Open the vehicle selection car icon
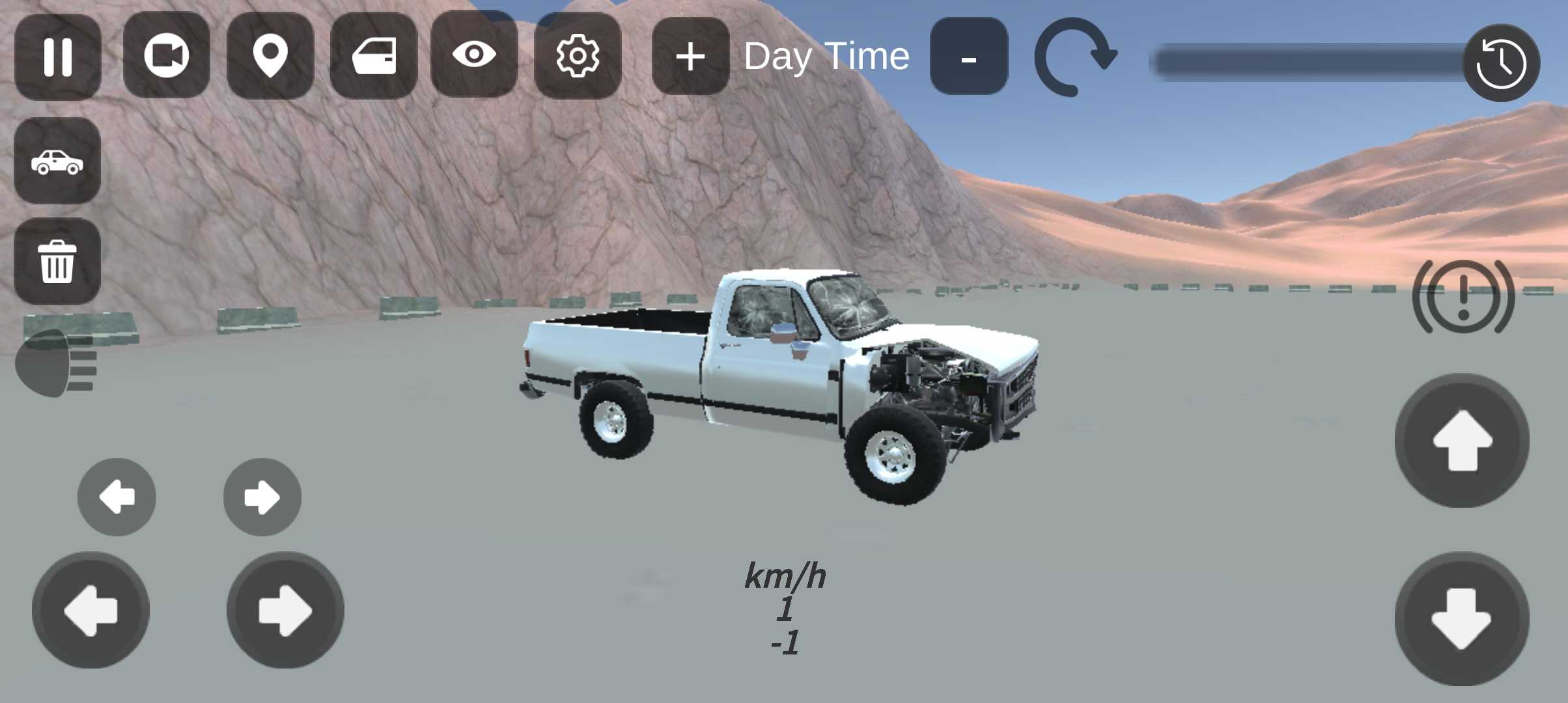The height and width of the screenshot is (703, 1568). [57, 161]
